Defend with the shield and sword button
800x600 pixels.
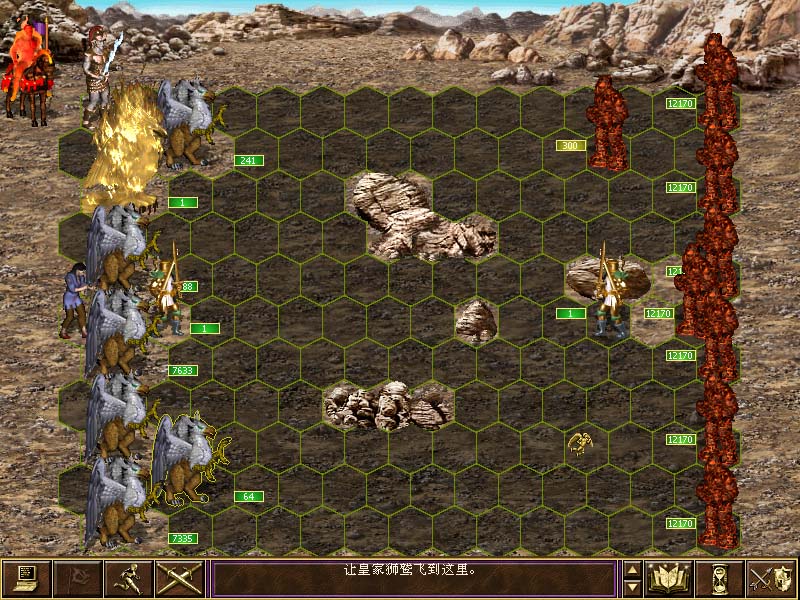[x=771, y=578]
